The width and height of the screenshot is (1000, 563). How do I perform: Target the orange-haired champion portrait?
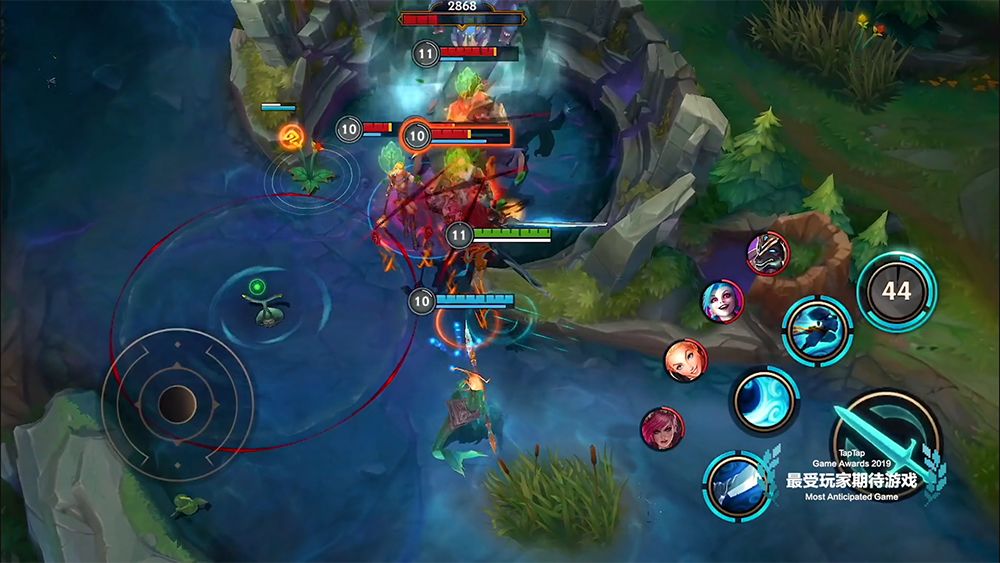[x=686, y=361]
